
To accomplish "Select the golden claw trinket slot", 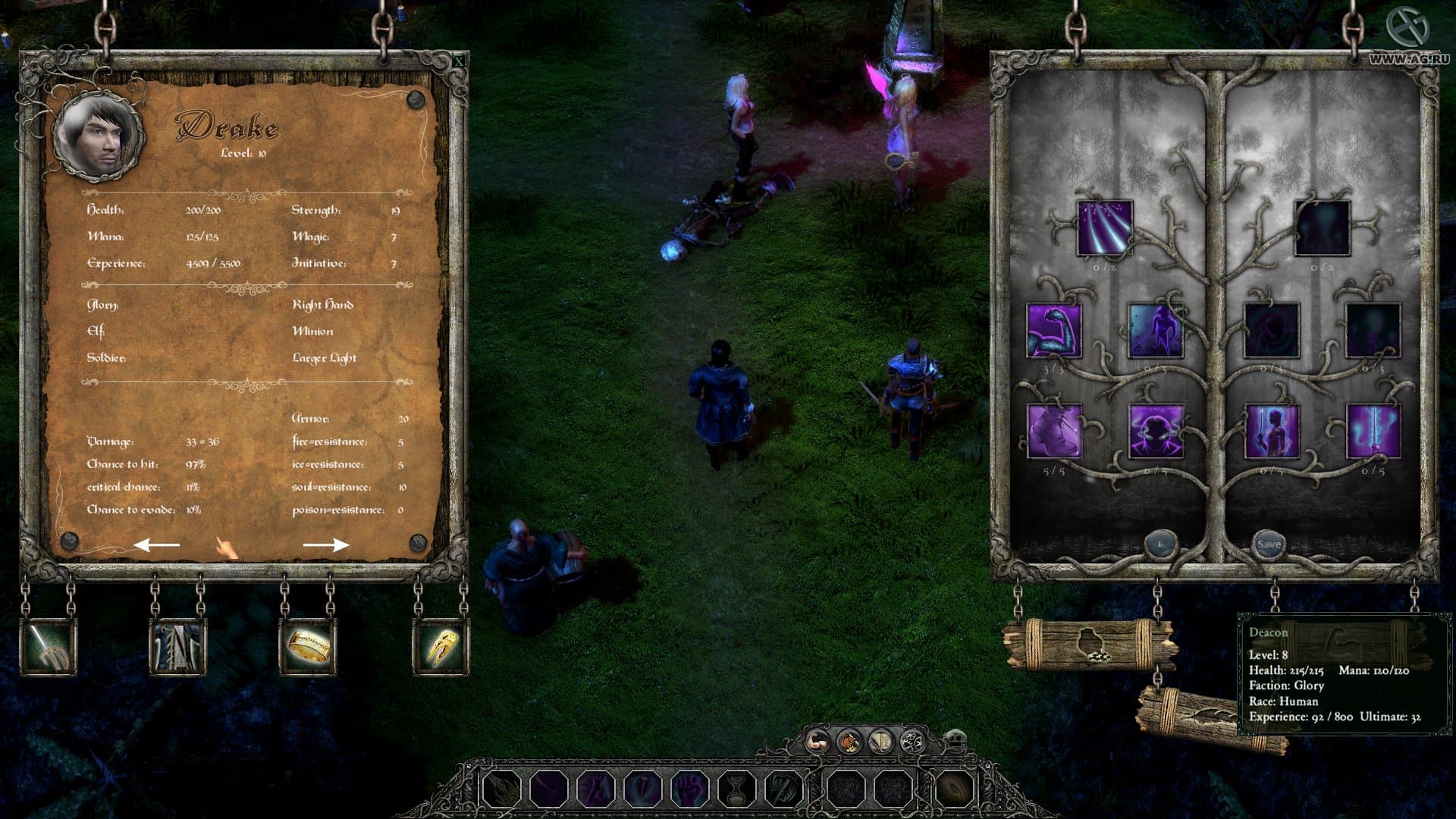I will 441,647.
